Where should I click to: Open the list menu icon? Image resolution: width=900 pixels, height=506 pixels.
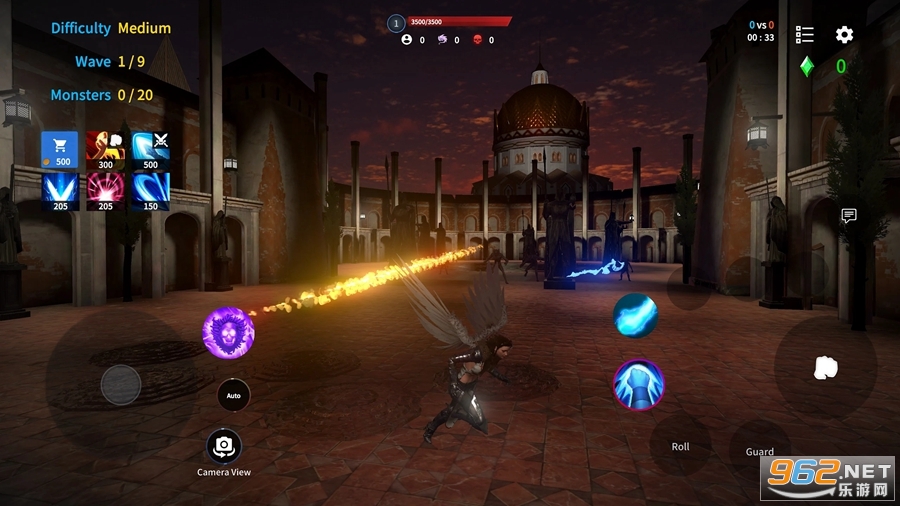(x=805, y=35)
